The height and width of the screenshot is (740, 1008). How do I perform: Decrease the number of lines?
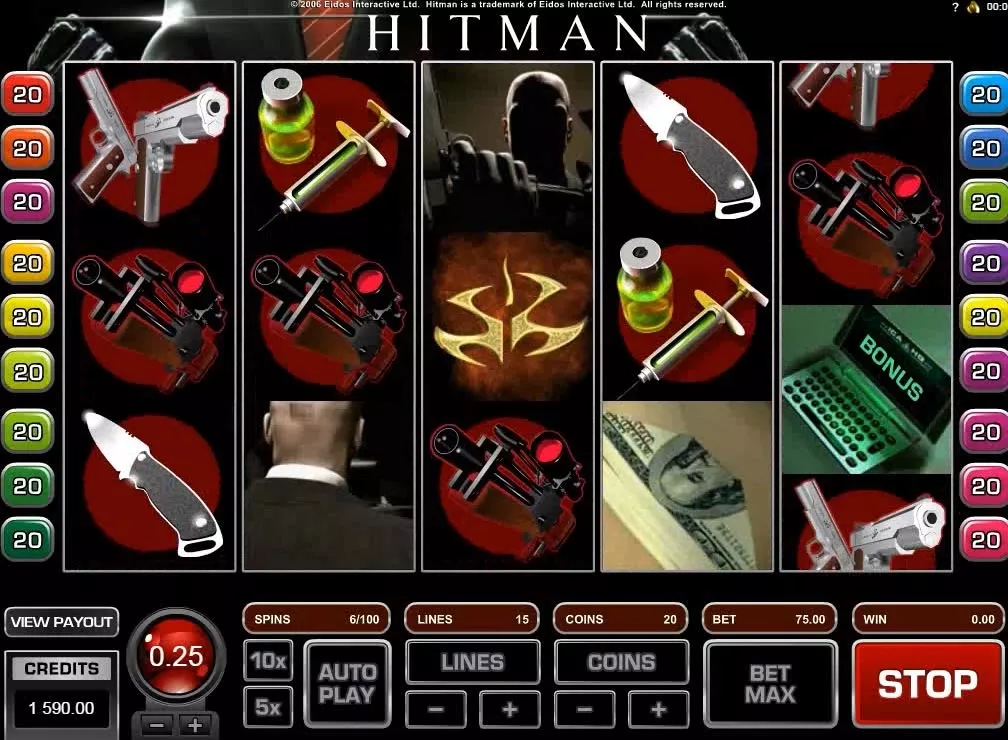point(437,710)
